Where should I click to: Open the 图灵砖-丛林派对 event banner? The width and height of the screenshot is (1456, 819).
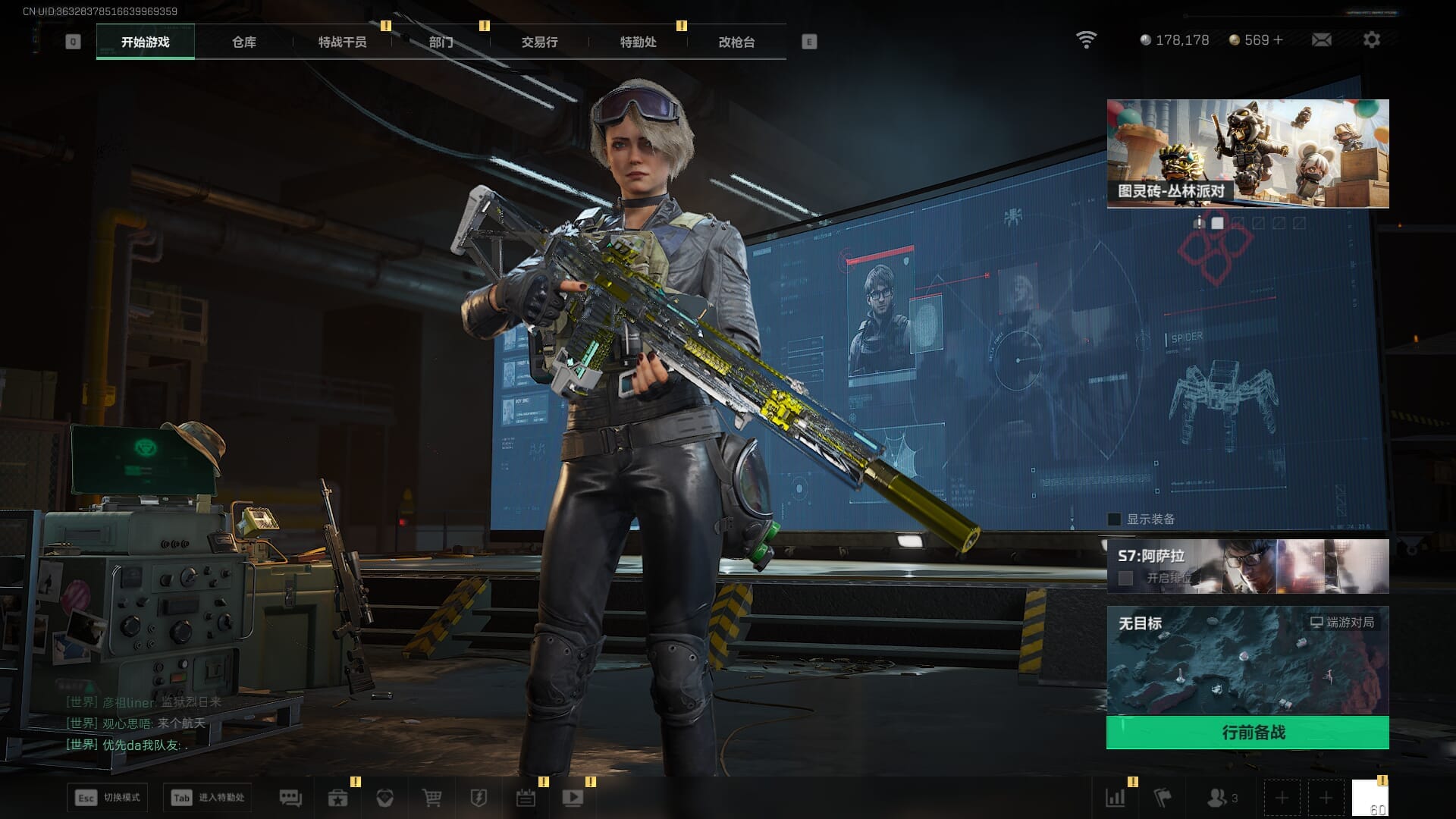pos(1247,154)
